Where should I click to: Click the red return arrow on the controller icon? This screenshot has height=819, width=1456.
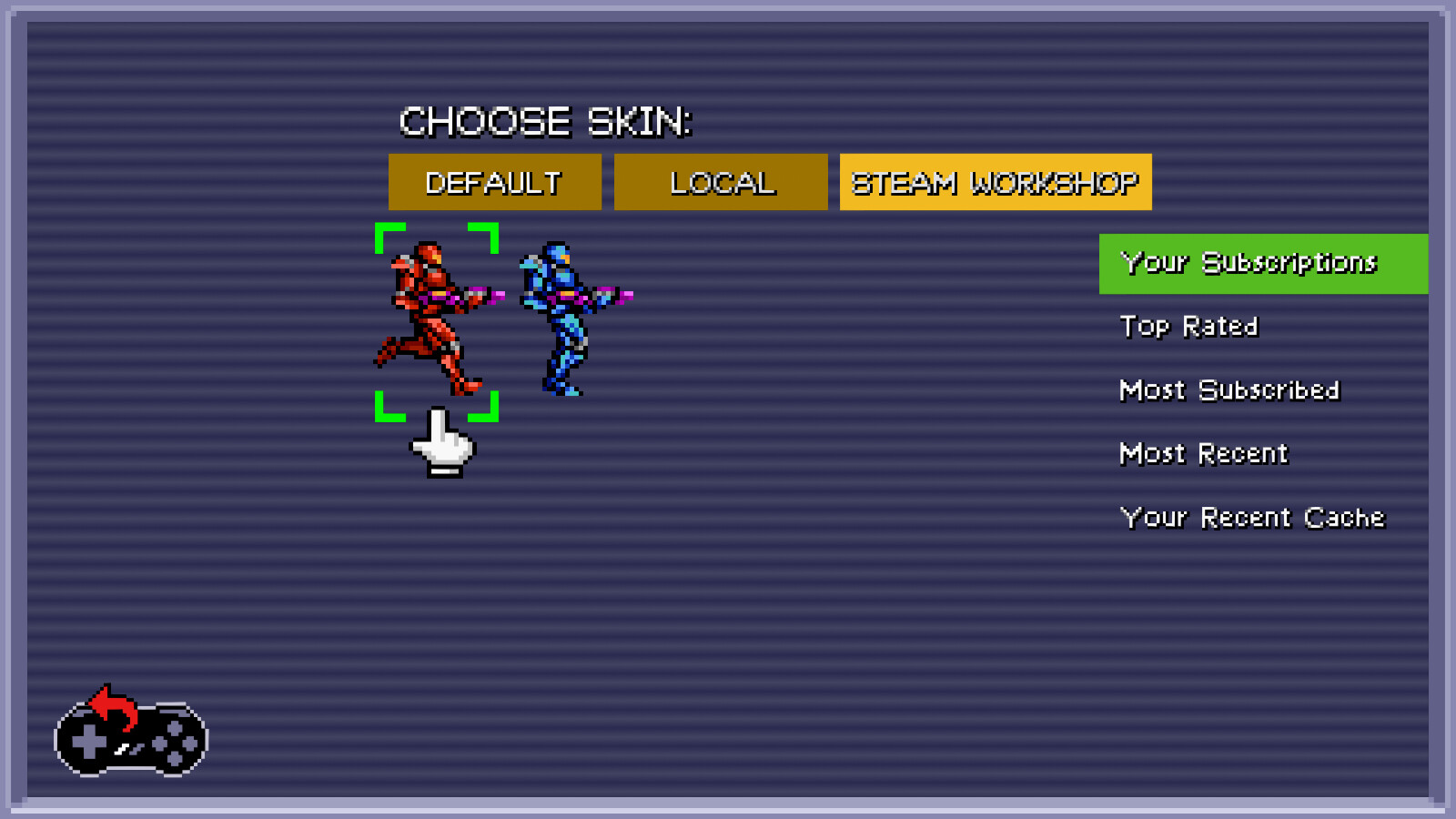[x=109, y=705]
